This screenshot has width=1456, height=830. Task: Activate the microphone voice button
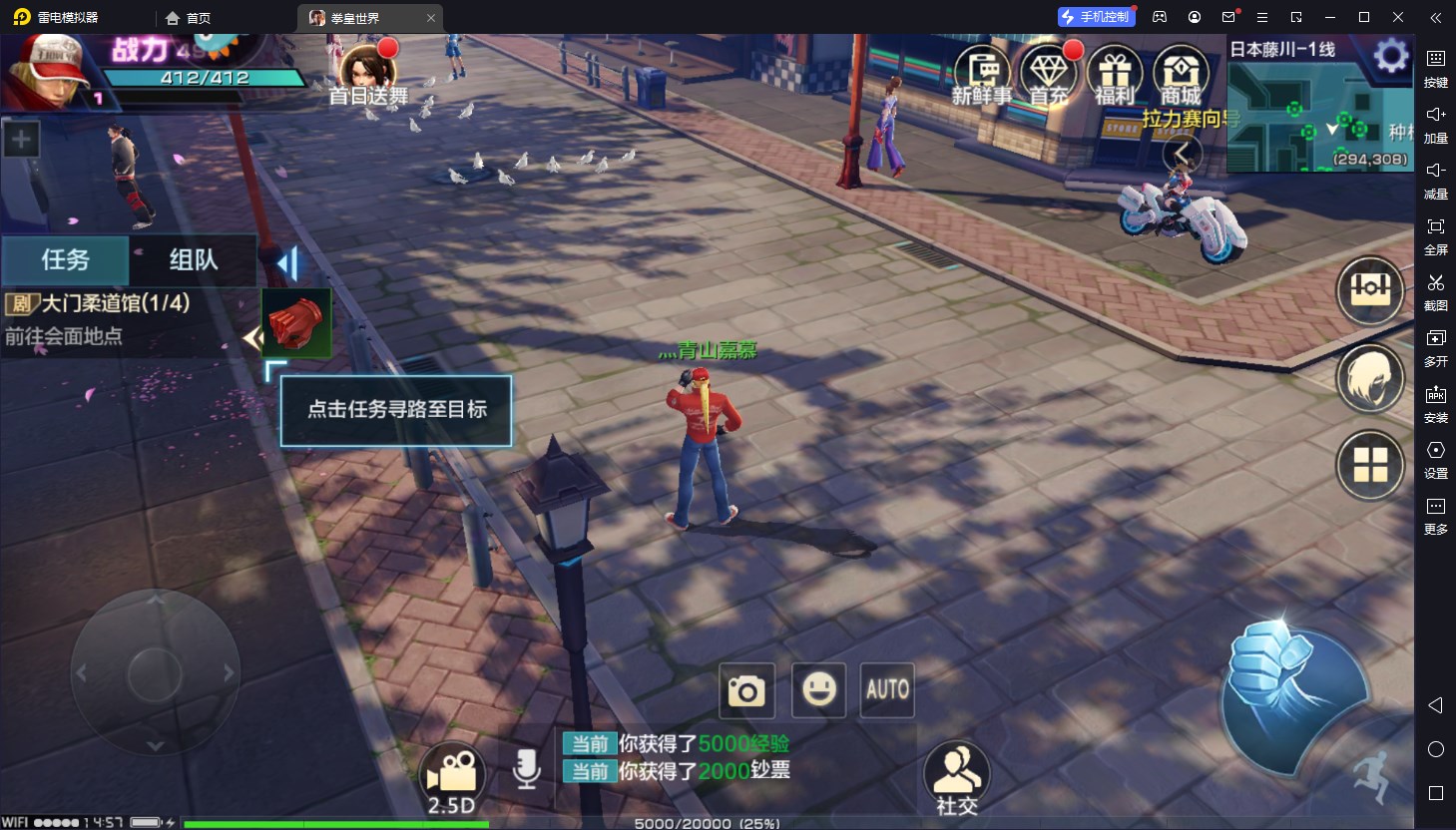pos(526,770)
